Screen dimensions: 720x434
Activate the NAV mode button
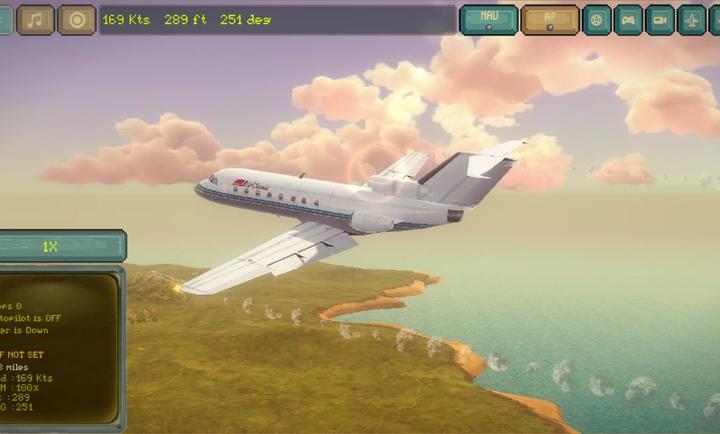[489, 19]
